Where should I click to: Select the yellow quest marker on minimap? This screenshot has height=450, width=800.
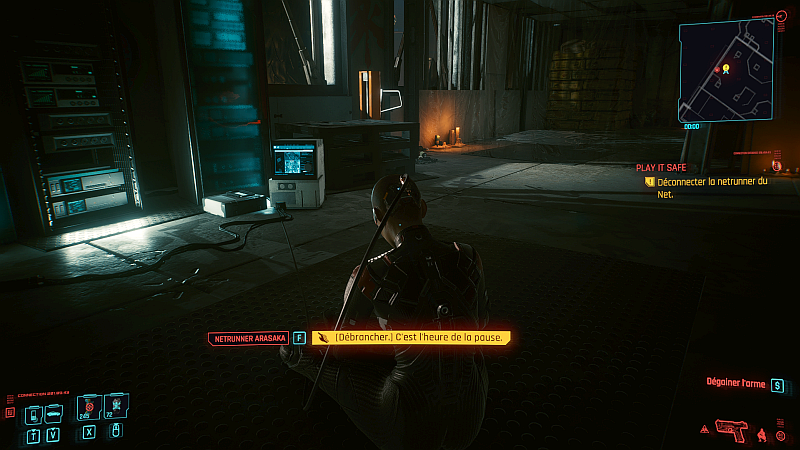click(x=726, y=68)
